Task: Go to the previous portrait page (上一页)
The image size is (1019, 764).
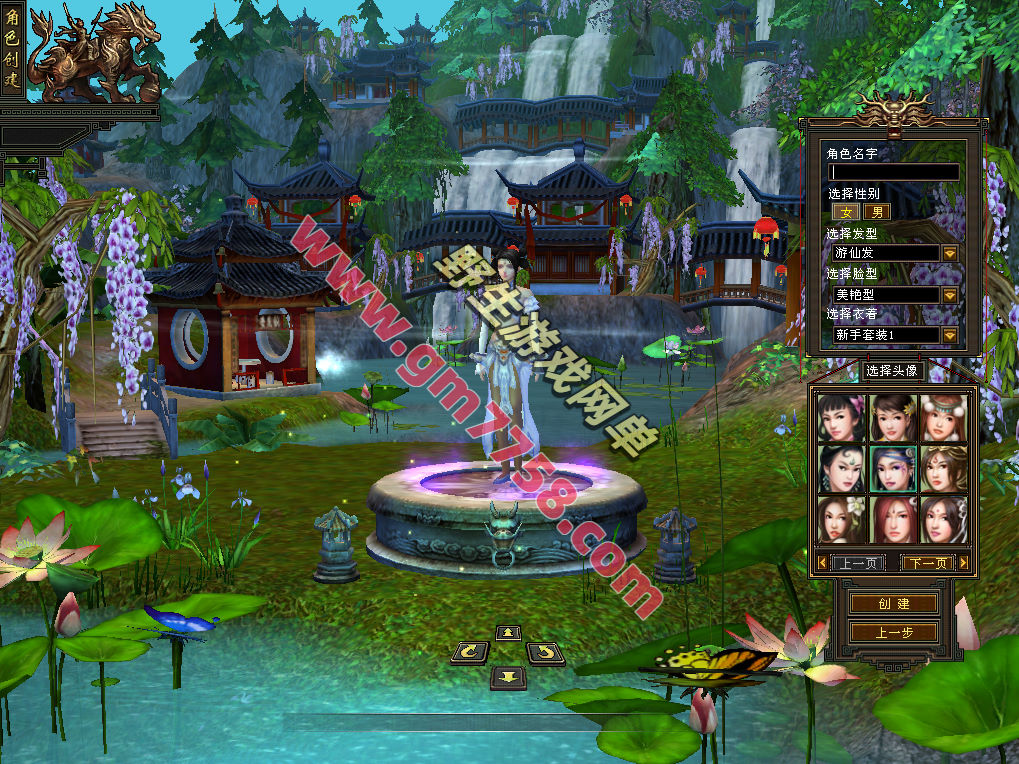Action: [x=857, y=563]
